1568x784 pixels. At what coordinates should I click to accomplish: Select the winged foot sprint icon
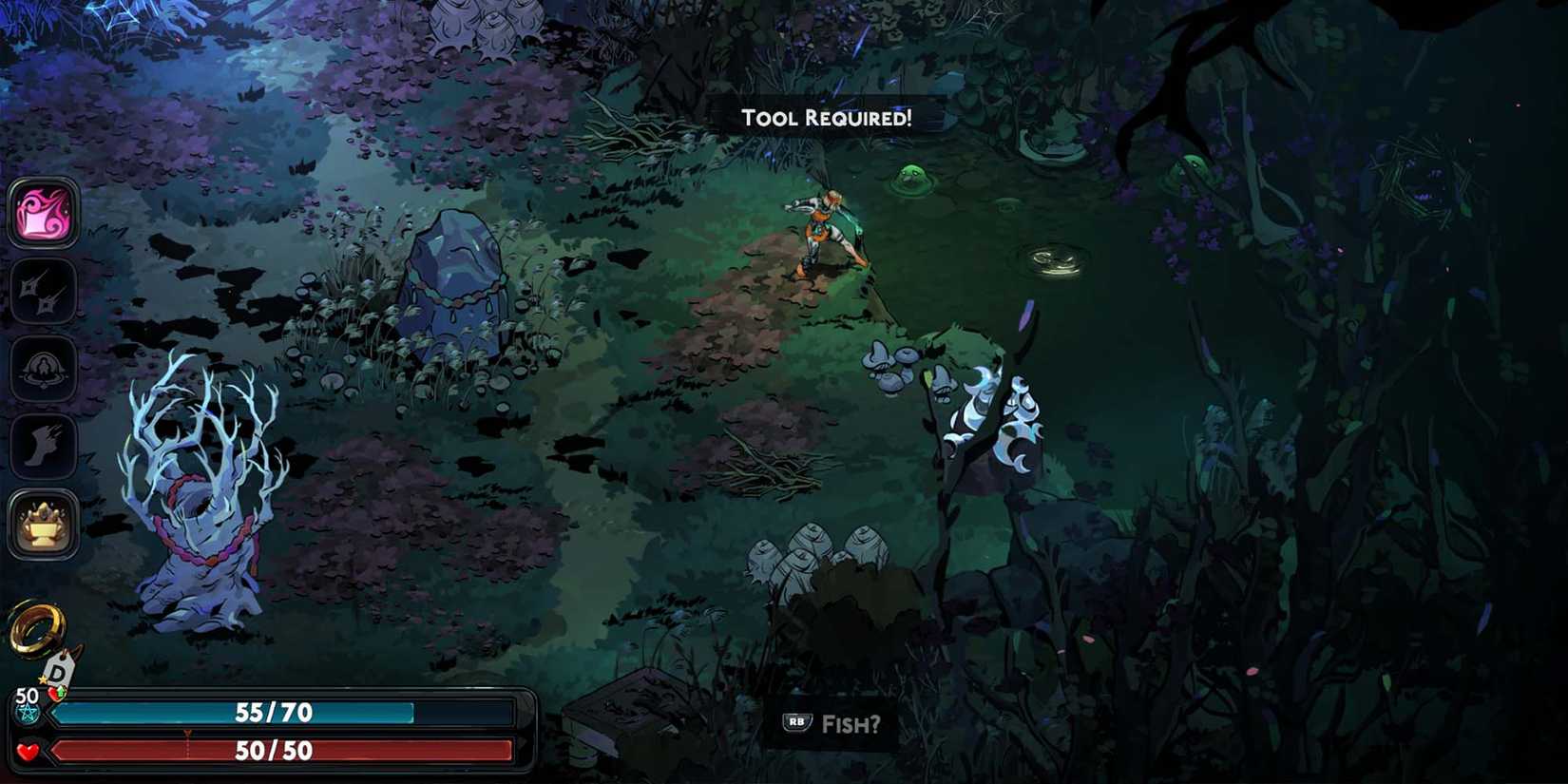click(x=40, y=443)
